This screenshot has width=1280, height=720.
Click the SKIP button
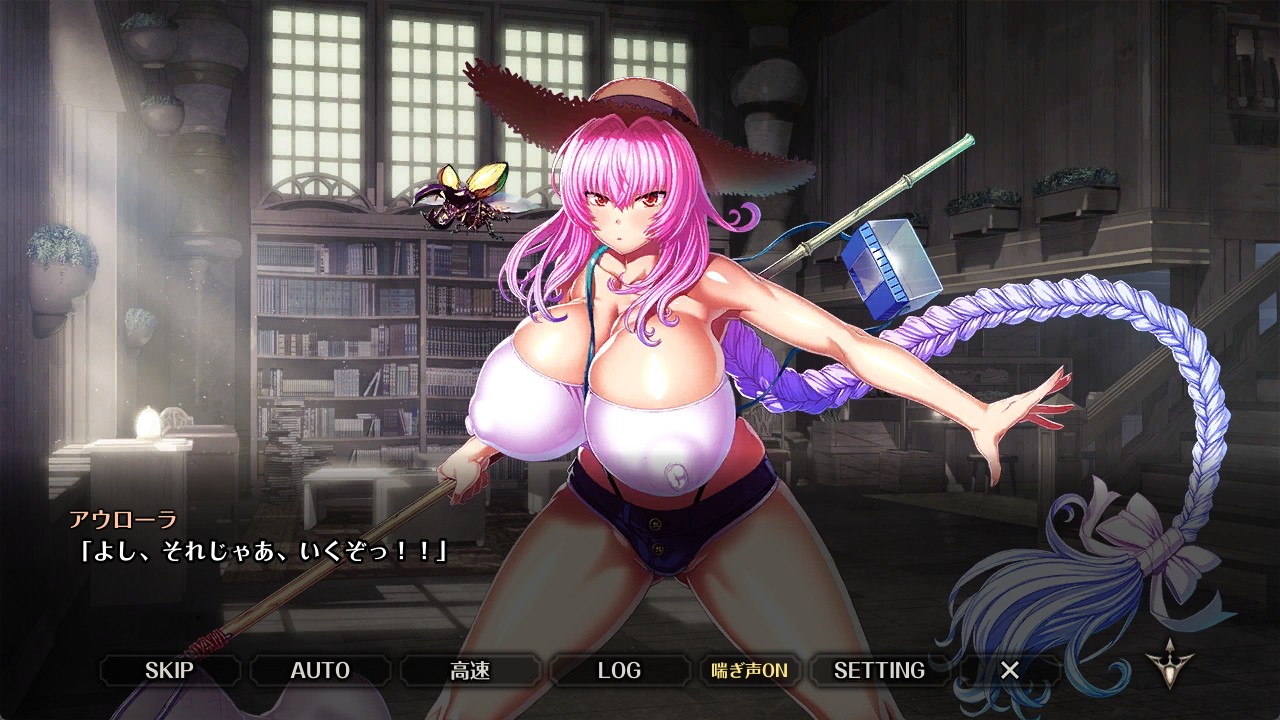click(x=169, y=670)
